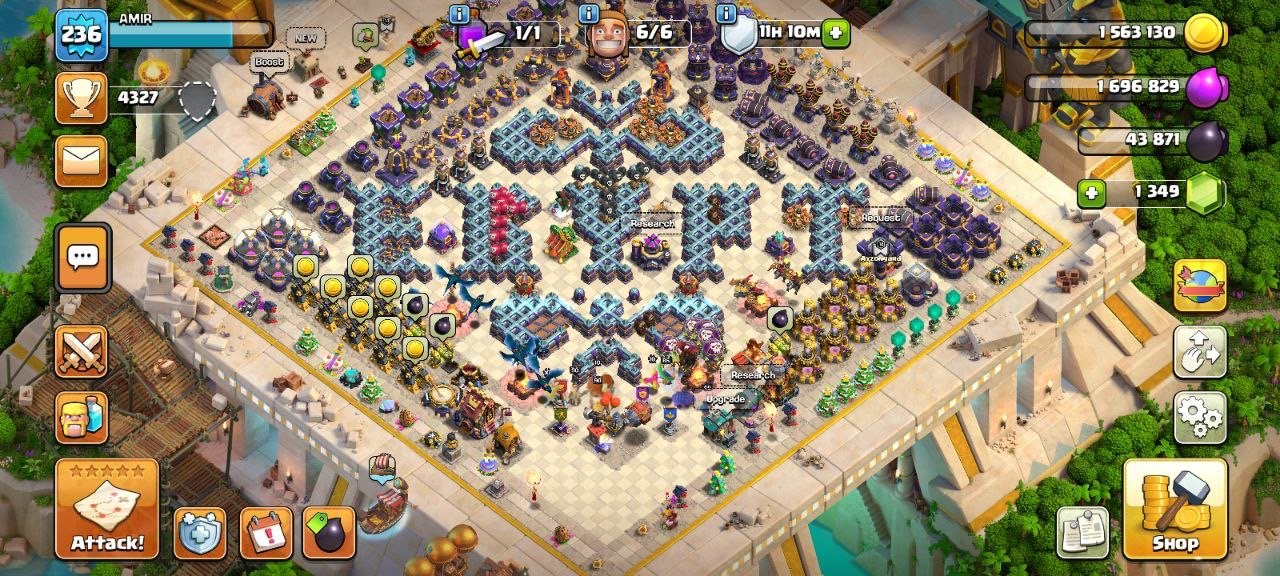View trophy league with 4327 trophies

click(81, 98)
